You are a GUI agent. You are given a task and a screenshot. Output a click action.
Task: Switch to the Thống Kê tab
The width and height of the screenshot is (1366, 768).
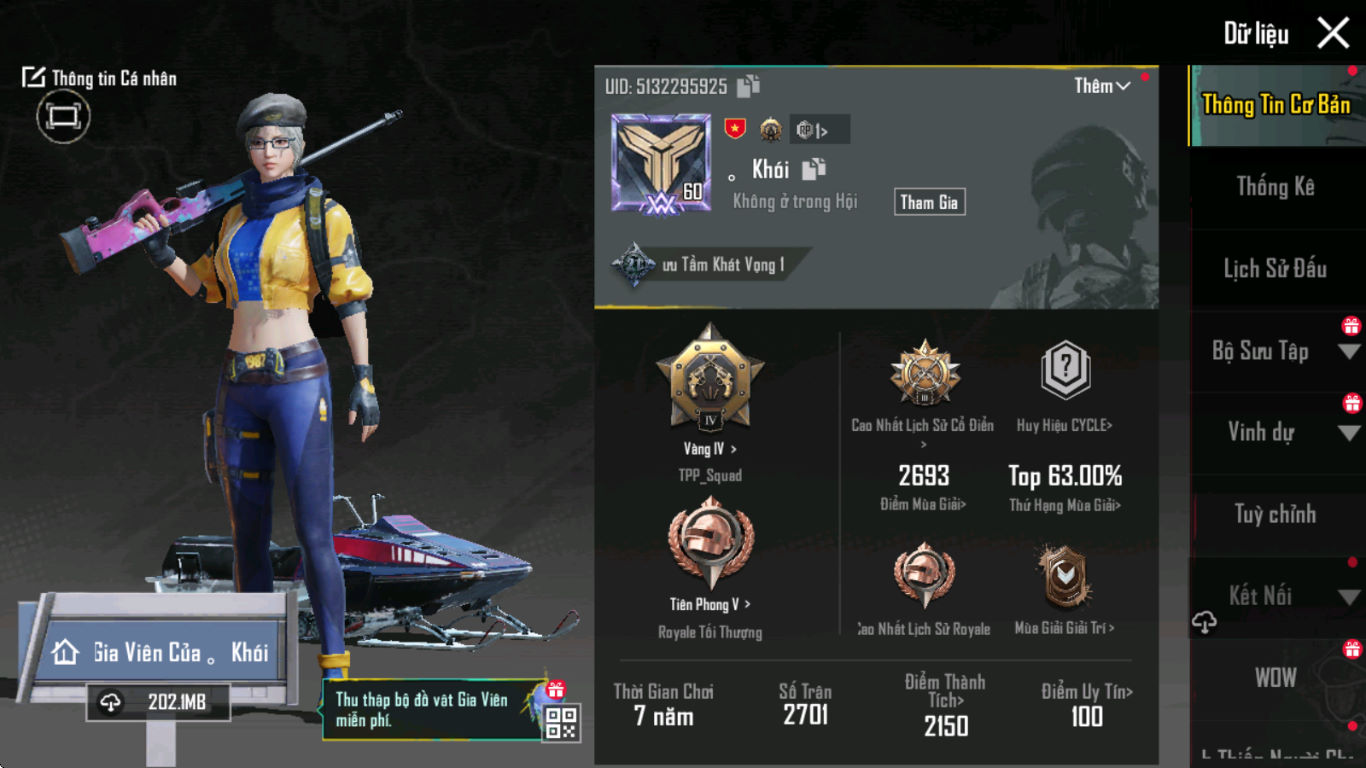click(x=1275, y=187)
